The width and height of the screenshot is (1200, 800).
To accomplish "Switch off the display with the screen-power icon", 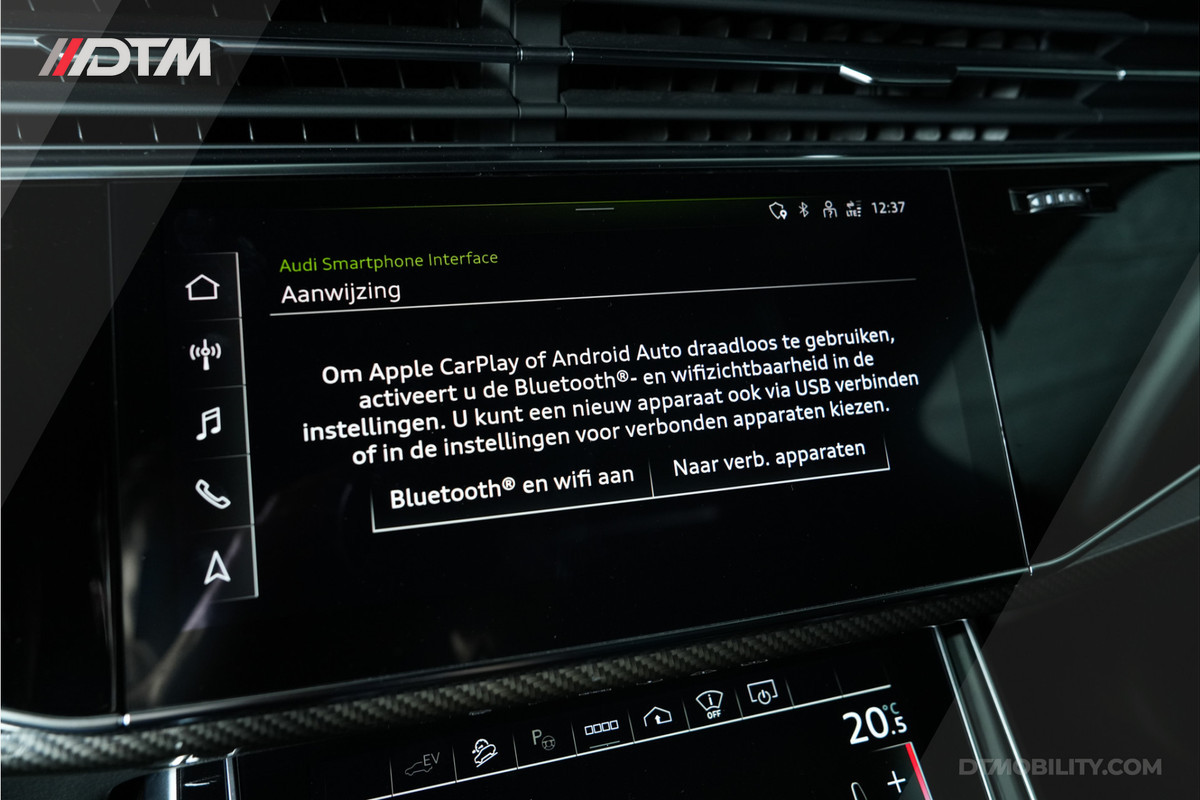I will click(763, 695).
